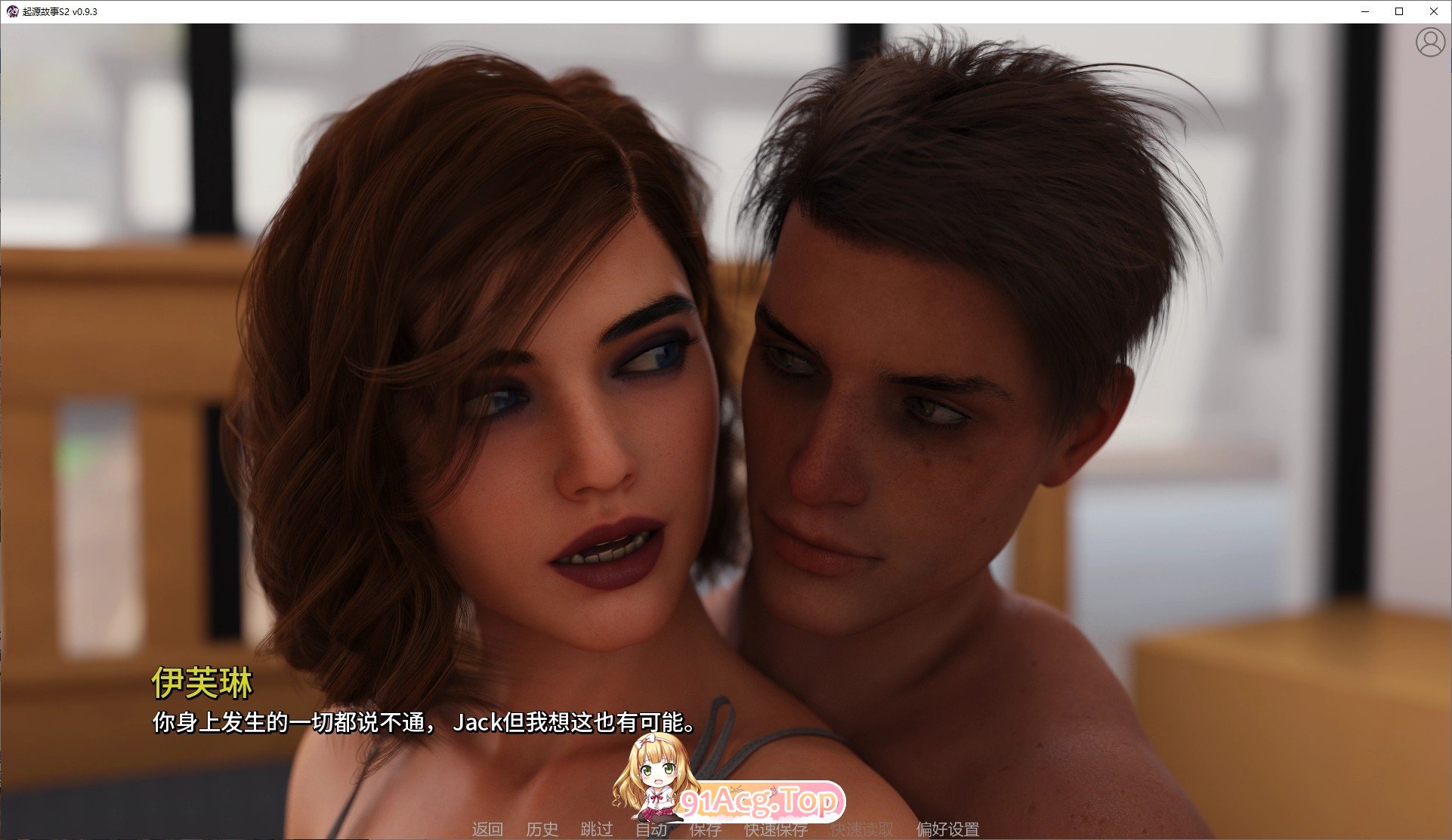Minimize the game window

point(1364,11)
